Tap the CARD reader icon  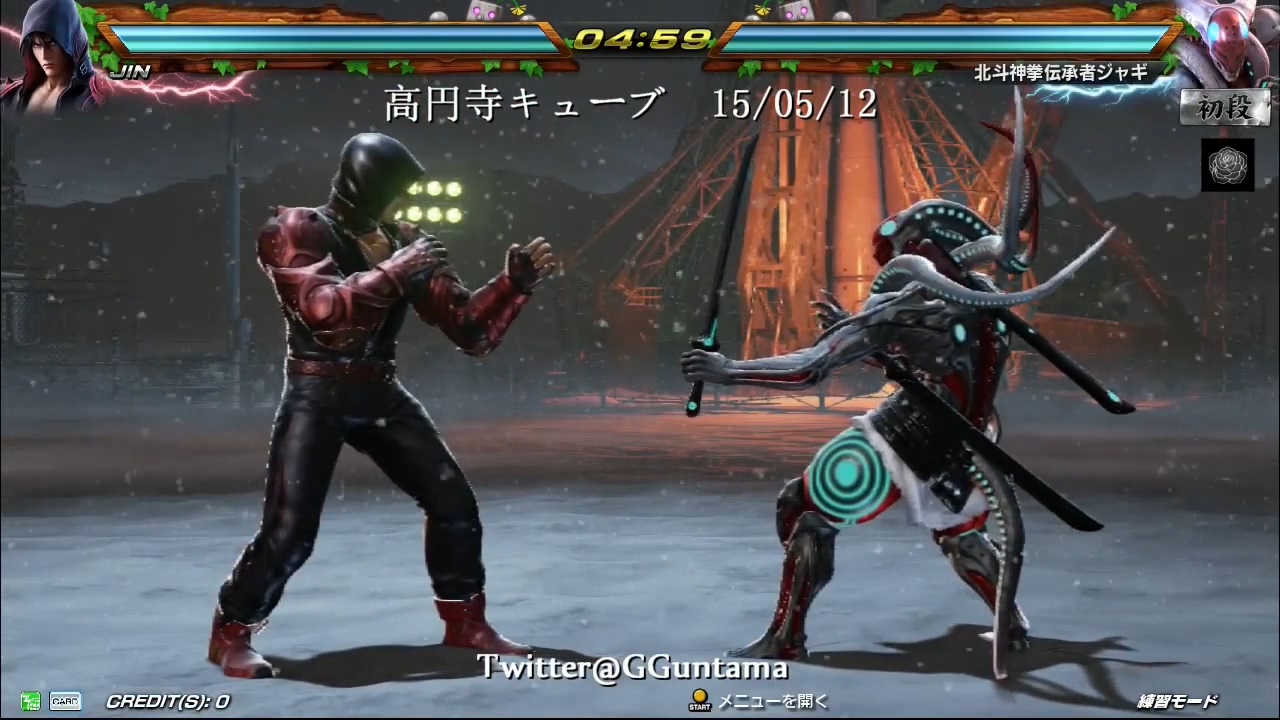point(64,701)
